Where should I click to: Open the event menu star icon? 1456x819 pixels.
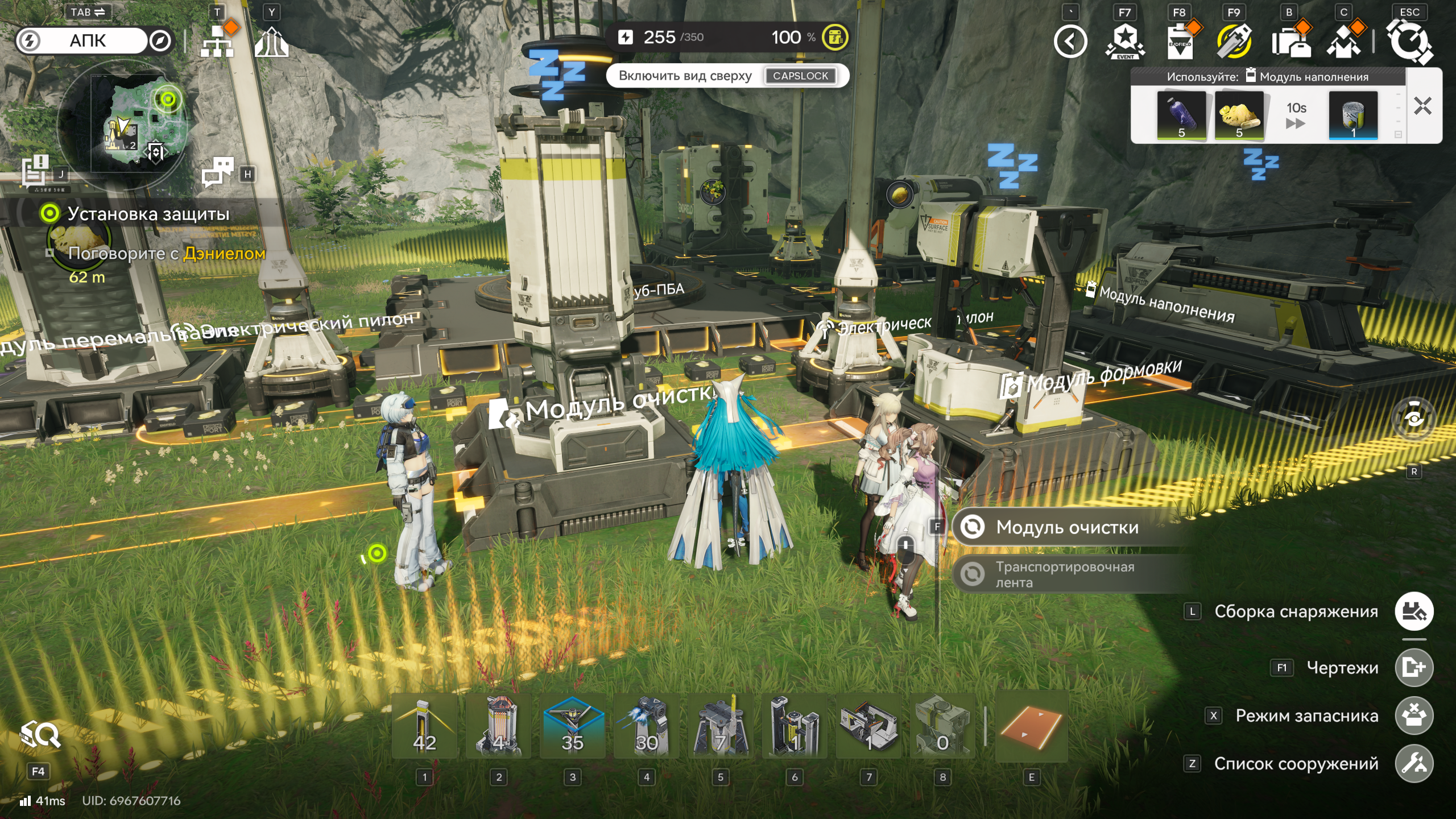[x=1124, y=42]
